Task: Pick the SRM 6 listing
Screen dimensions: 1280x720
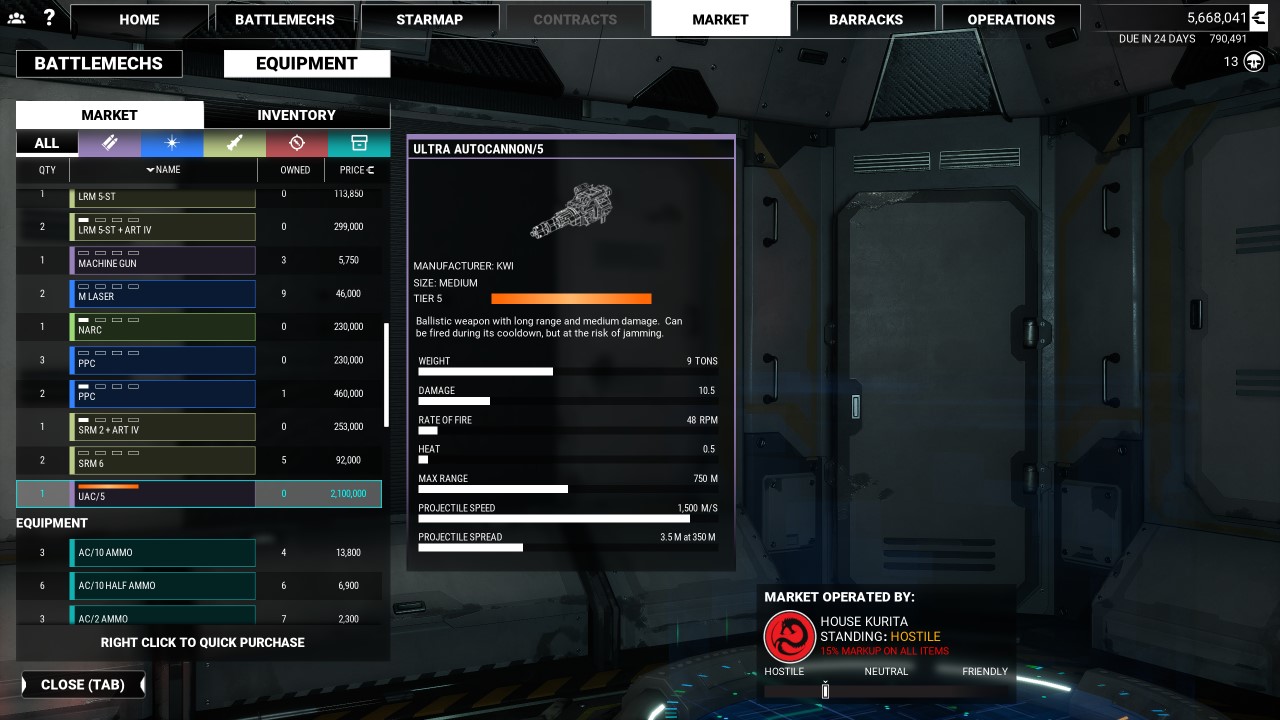Action: (162, 461)
